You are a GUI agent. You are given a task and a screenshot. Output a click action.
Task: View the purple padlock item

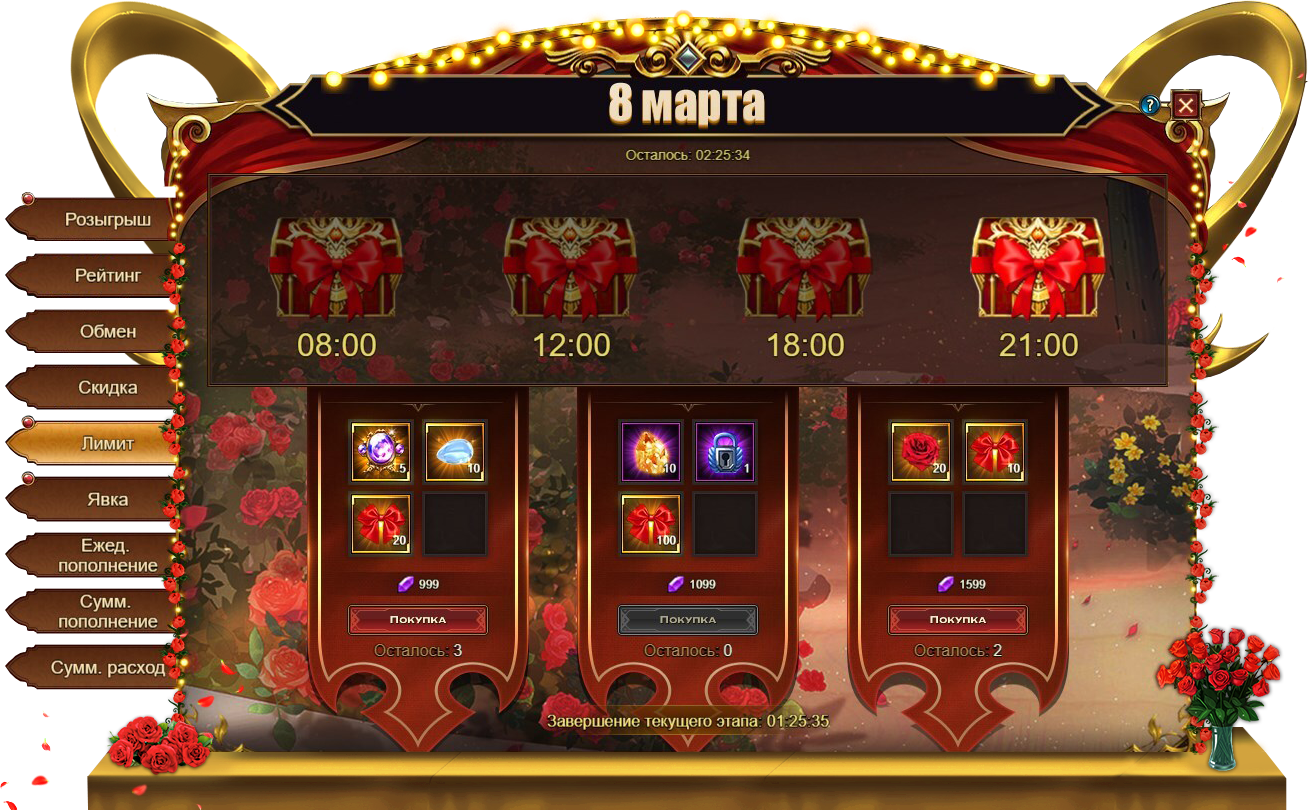click(x=724, y=452)
